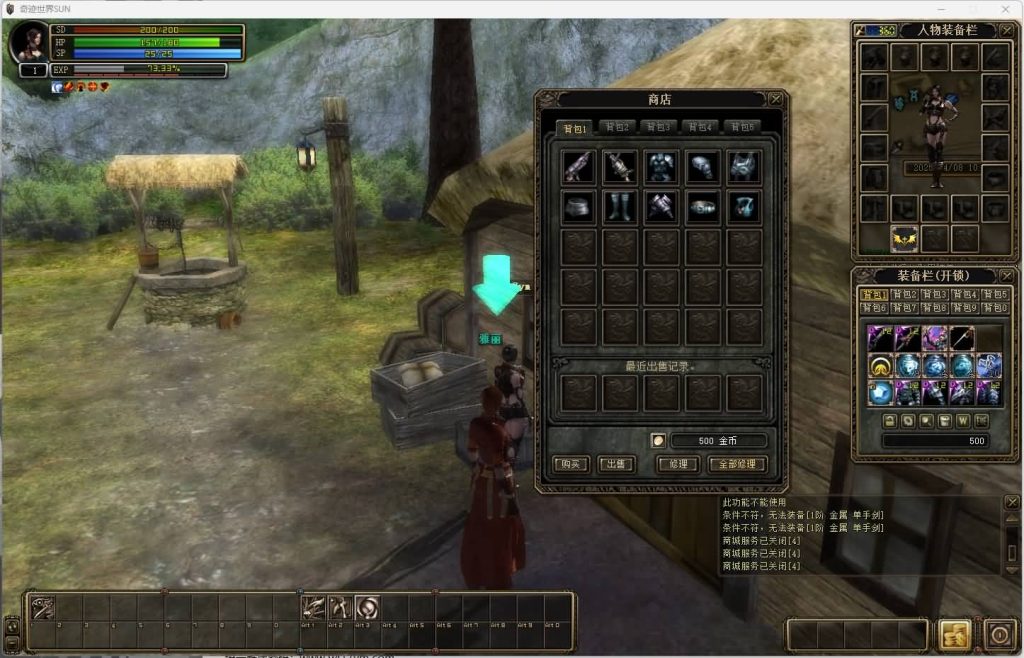Switch to shop tab 背包2
The width and height of the screenshot is (1024, 658).
(617, 127)
